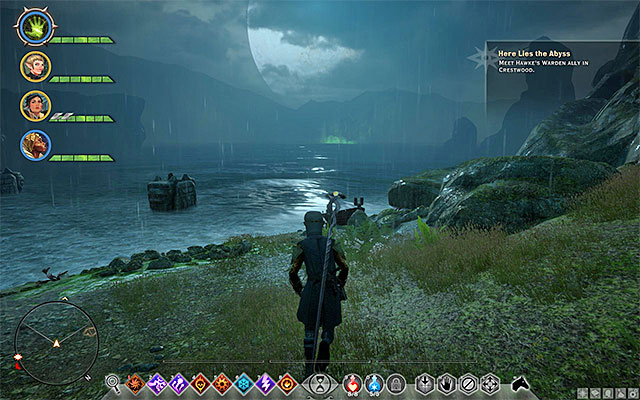Toggle the hourglass tactical camera eye

coord(320,382)
